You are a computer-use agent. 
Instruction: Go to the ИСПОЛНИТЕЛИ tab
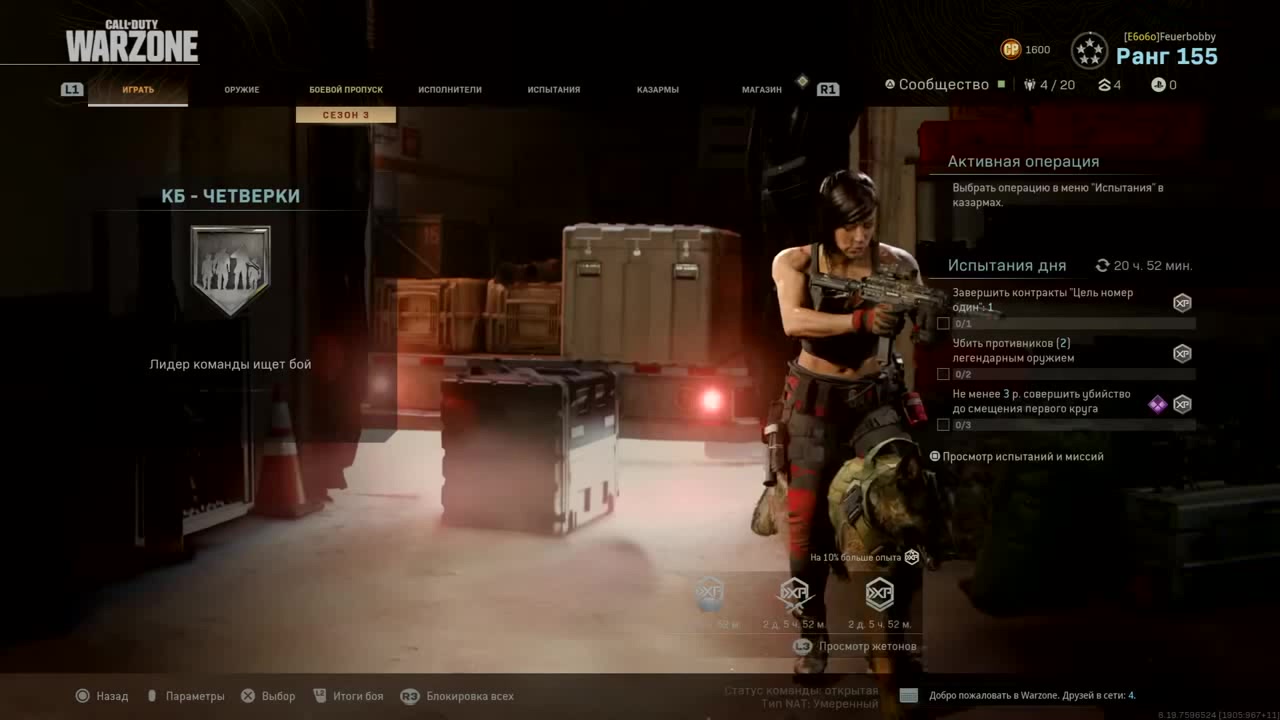coord(450,90)
